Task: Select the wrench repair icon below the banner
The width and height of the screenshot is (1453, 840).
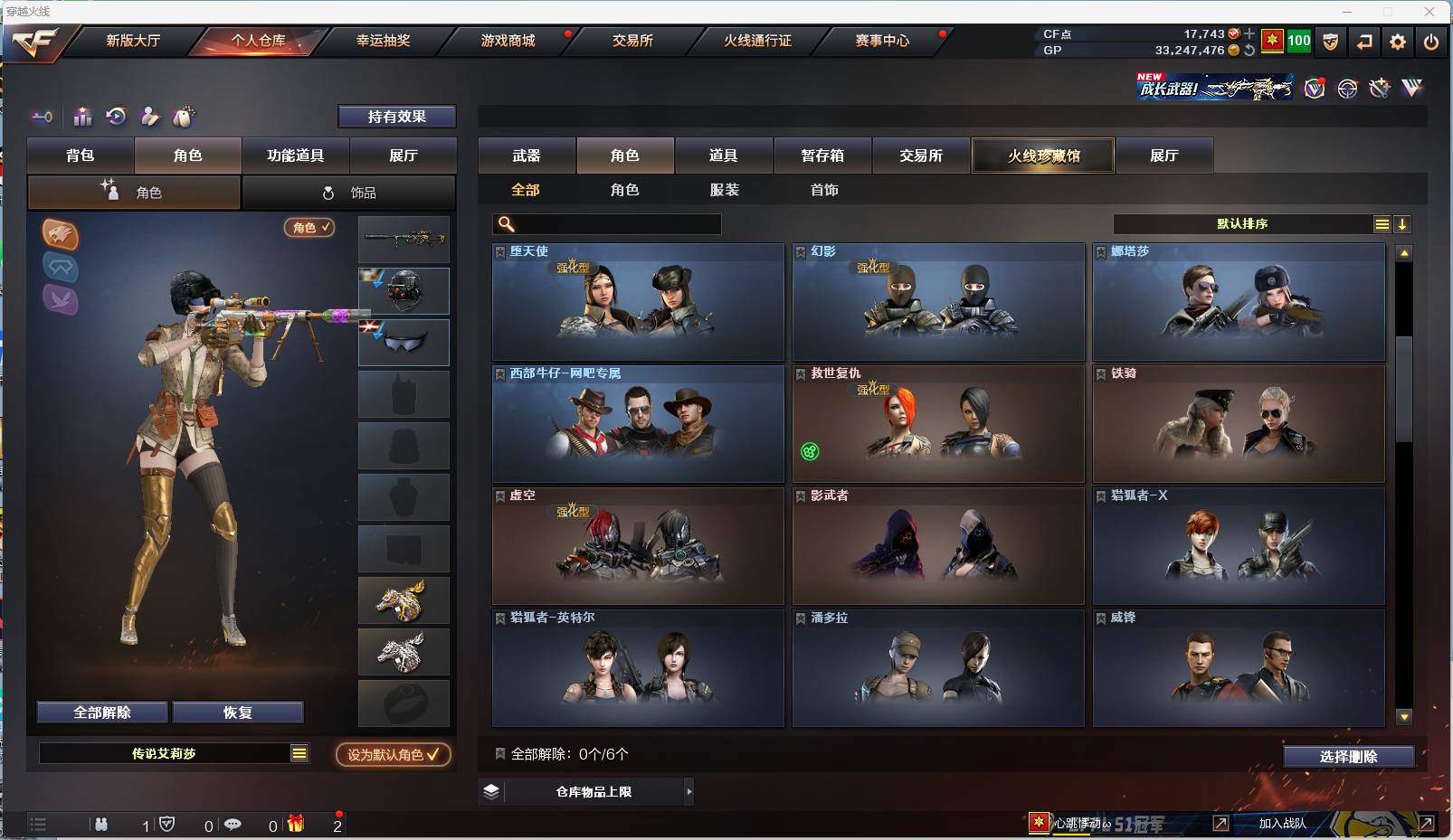Action: pyautogui.click(x=1379, y=89)
